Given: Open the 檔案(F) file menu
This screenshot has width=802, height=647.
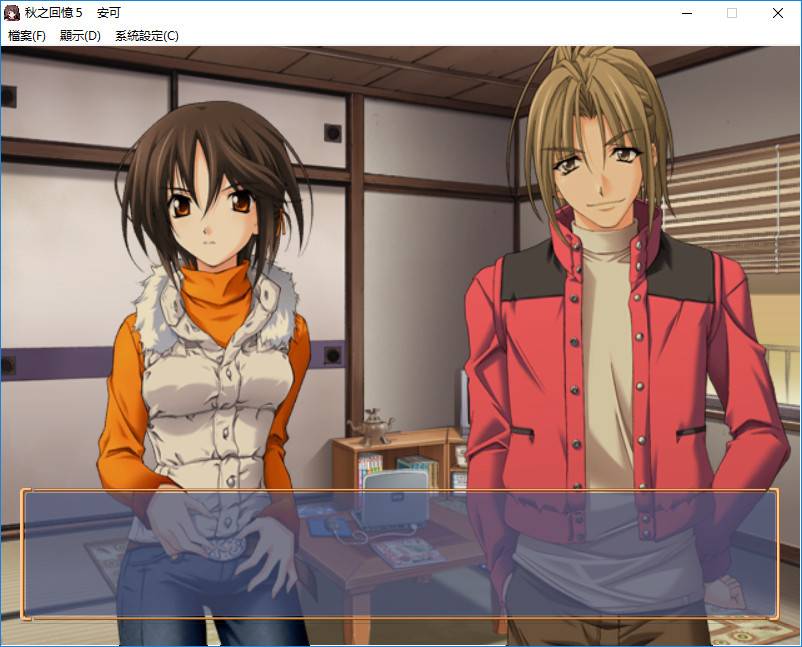Looking at the screenshot, I should (27, 36).
